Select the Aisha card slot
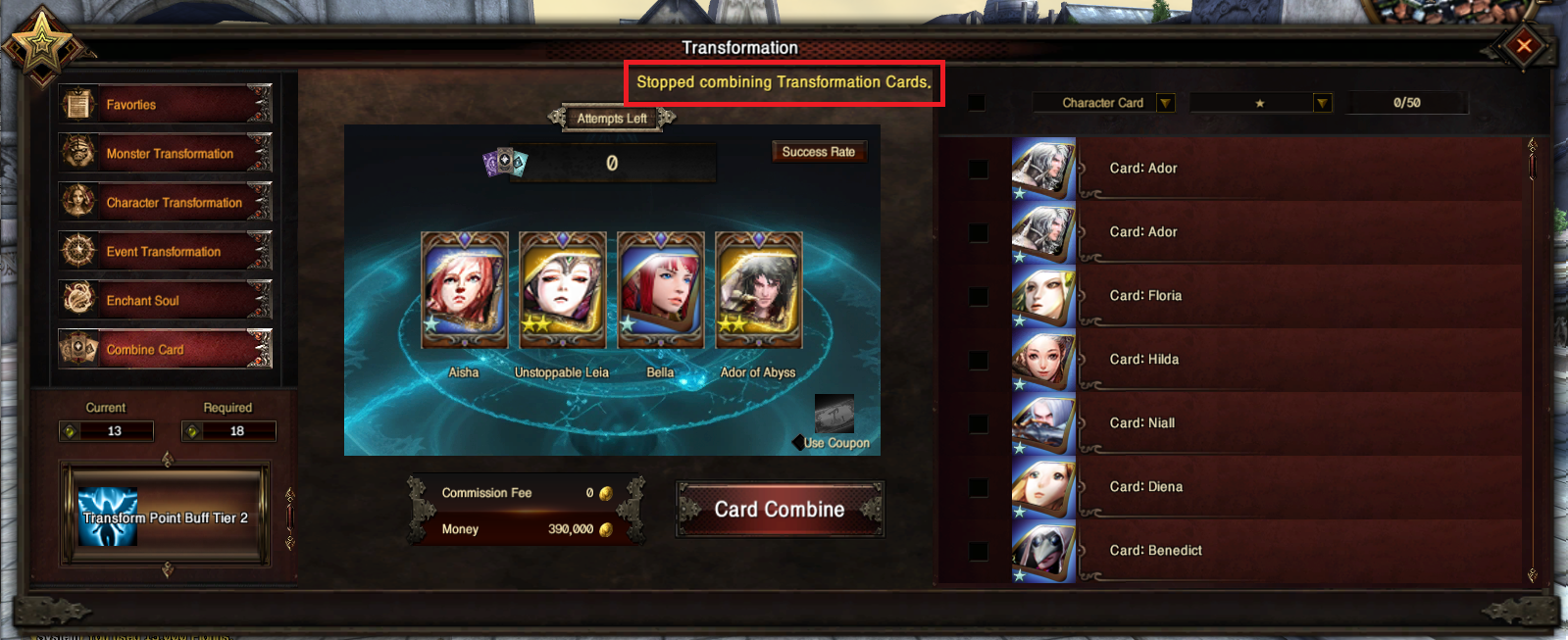 point(464,290)
